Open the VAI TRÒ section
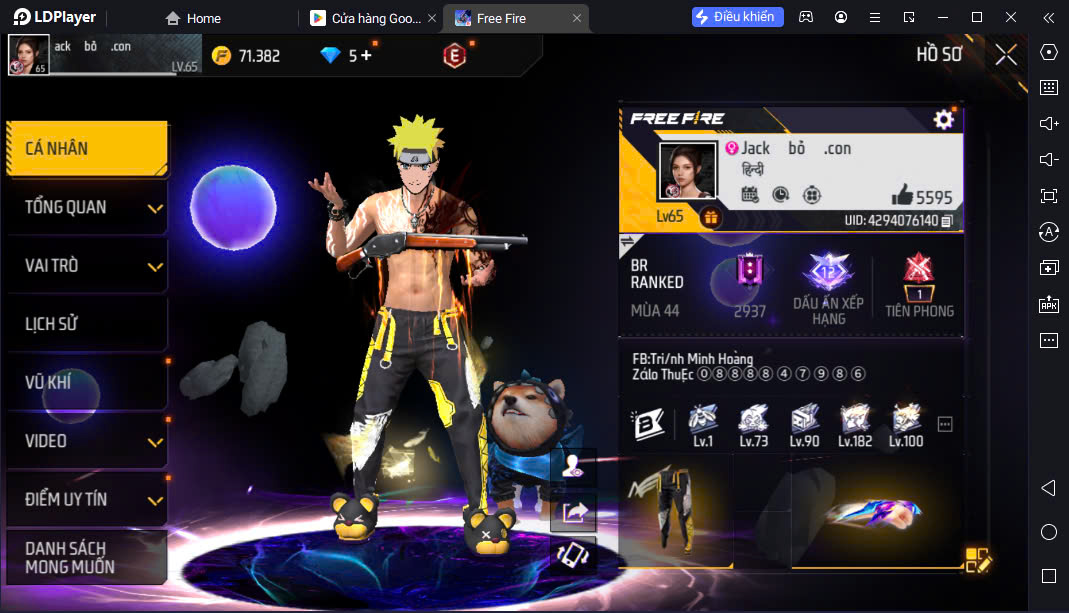The width and height of the screenshot is (1069, 613). pyautogui.click(x=86, y=266)
